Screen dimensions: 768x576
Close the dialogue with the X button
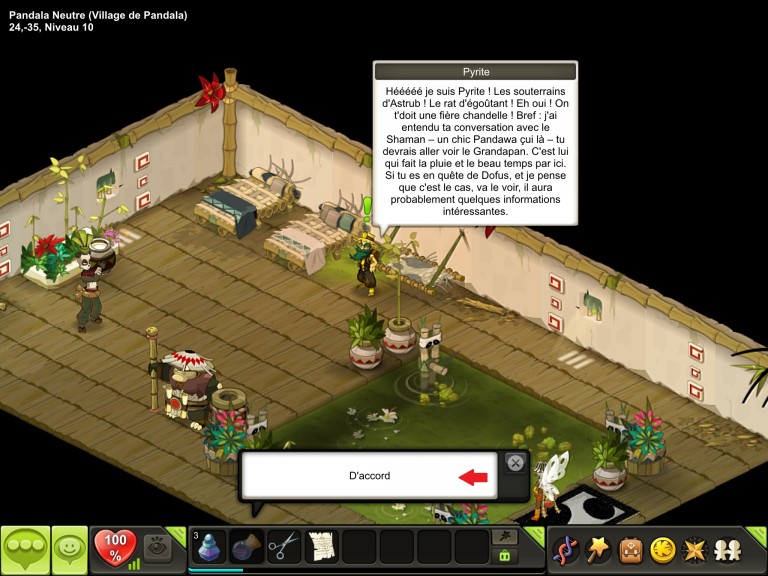(514, 462)
